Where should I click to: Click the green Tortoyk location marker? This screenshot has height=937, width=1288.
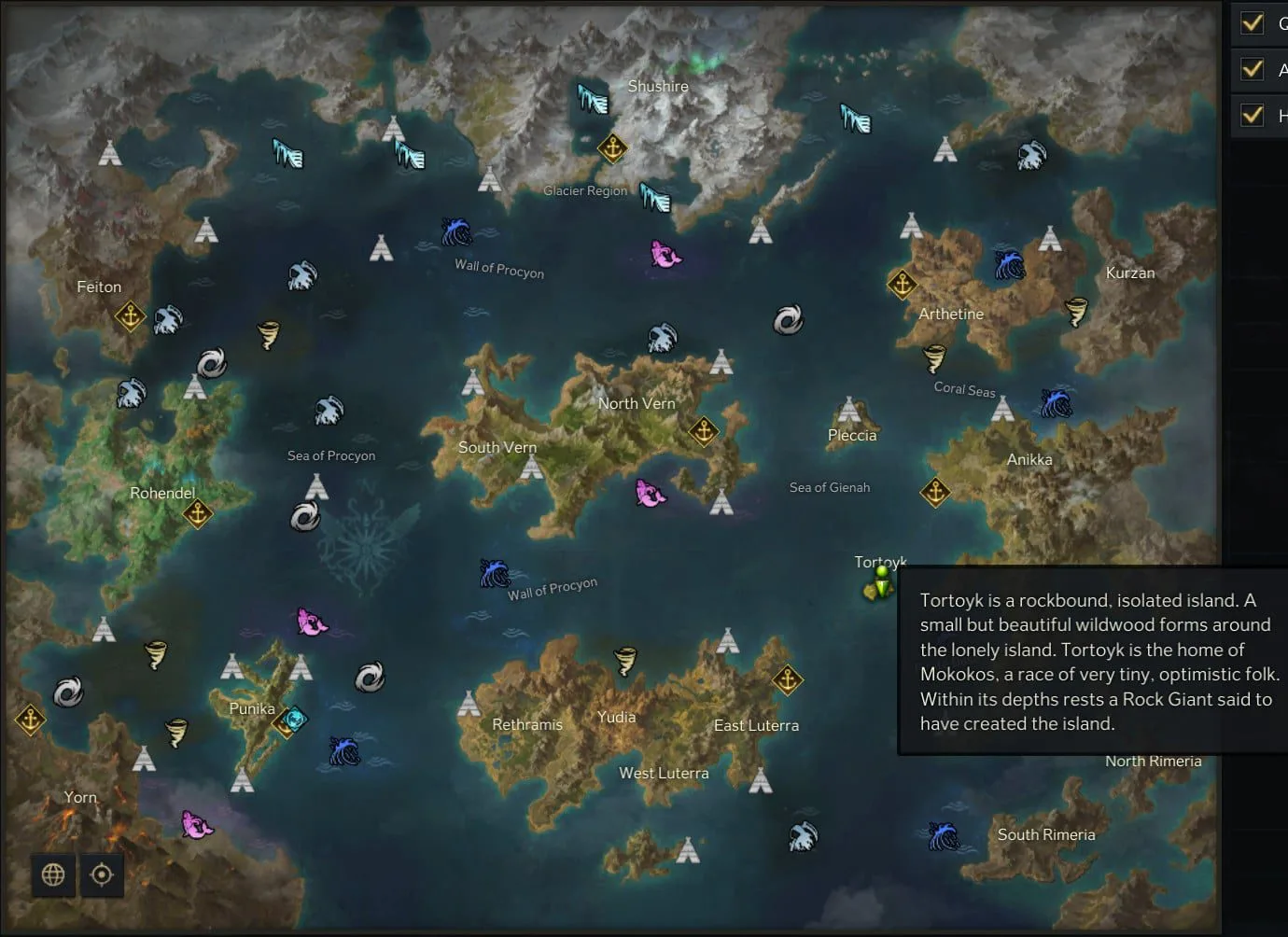click(879, 584)
